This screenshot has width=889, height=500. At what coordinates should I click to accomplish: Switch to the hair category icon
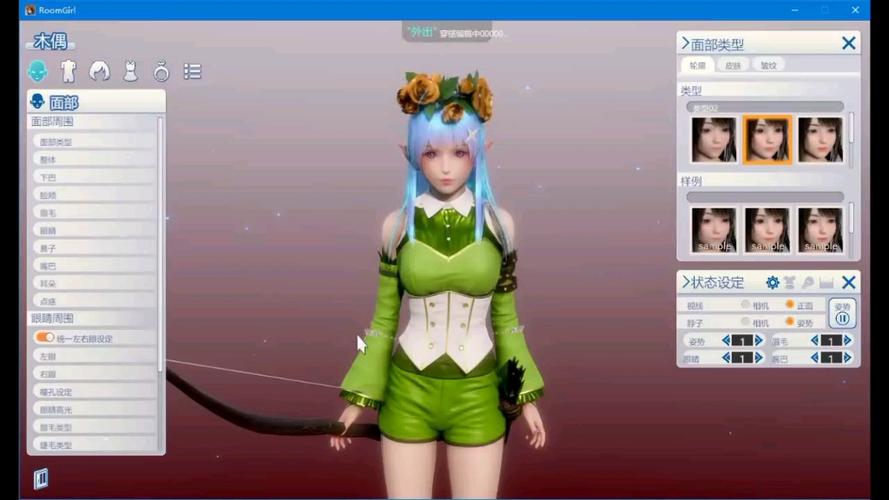99,71
